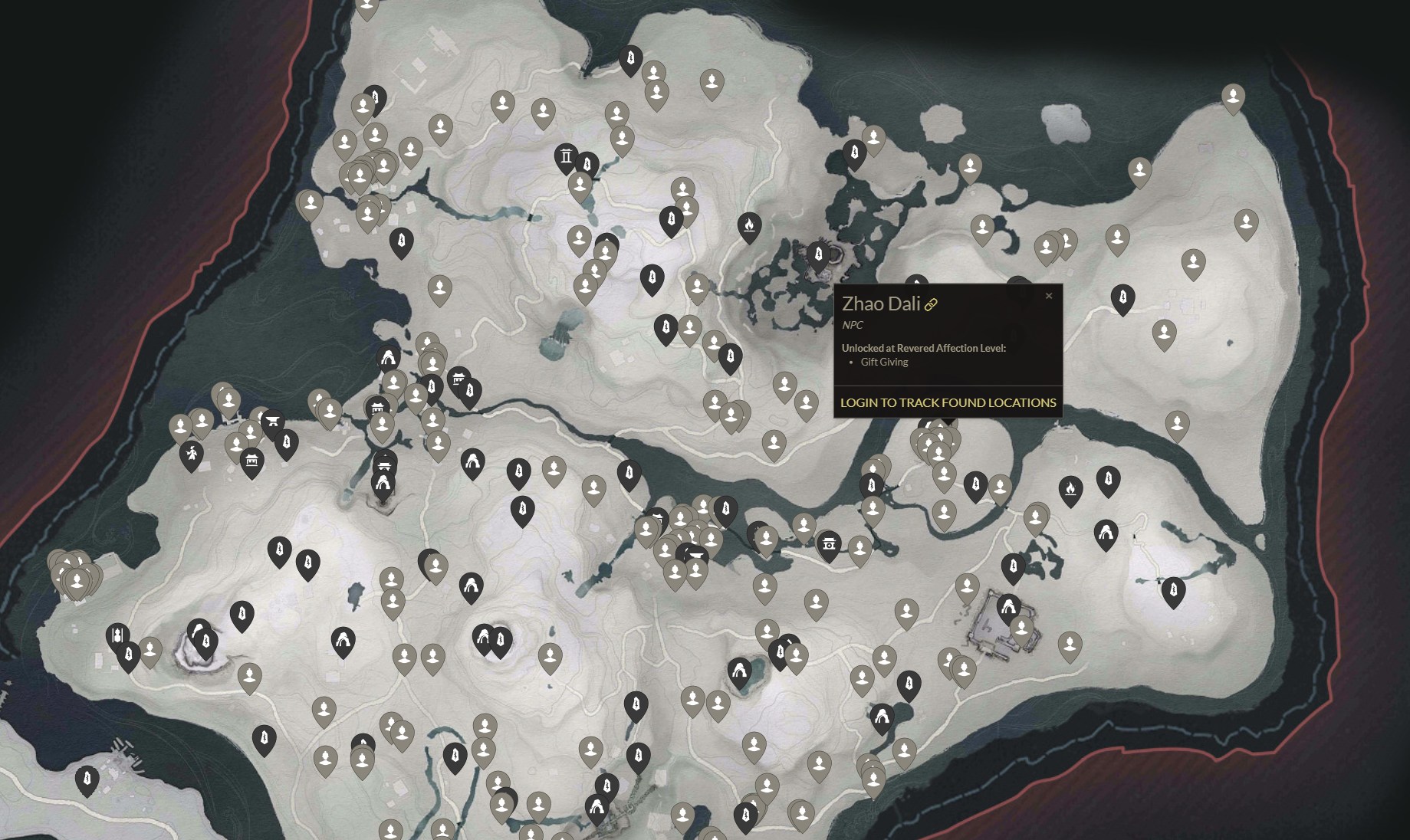Select a dark standing stone marker near the crater
The height and width of the screenshot is (840, 1410).
(205, 641)
